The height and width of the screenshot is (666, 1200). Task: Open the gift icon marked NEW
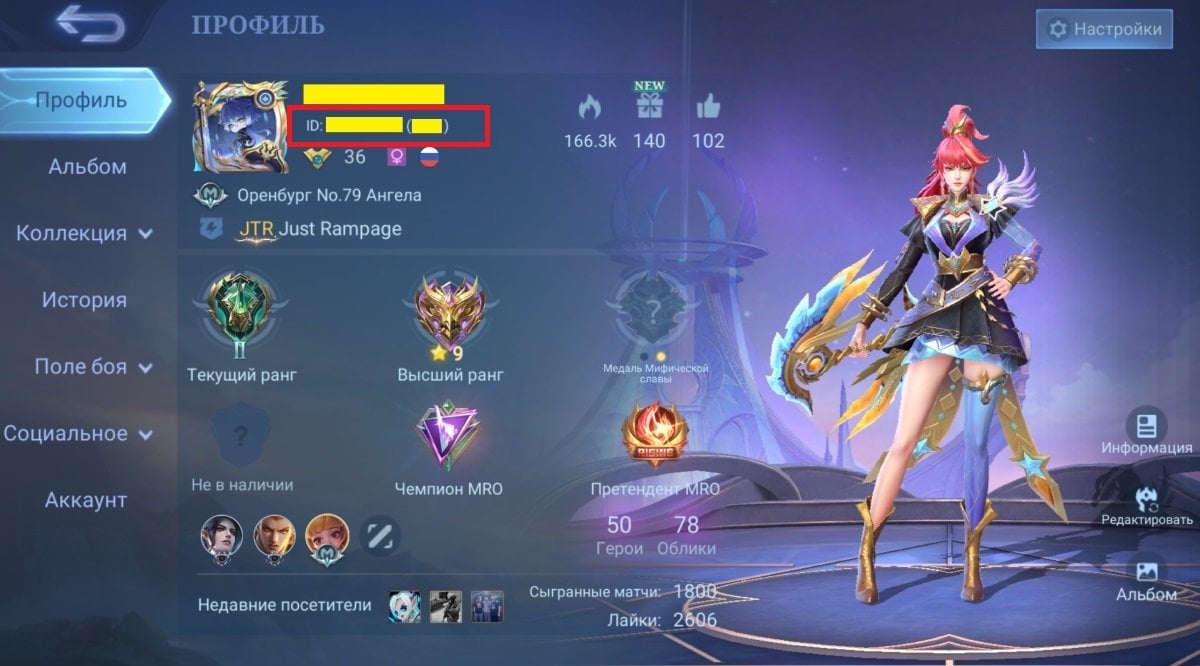(649, 105)
